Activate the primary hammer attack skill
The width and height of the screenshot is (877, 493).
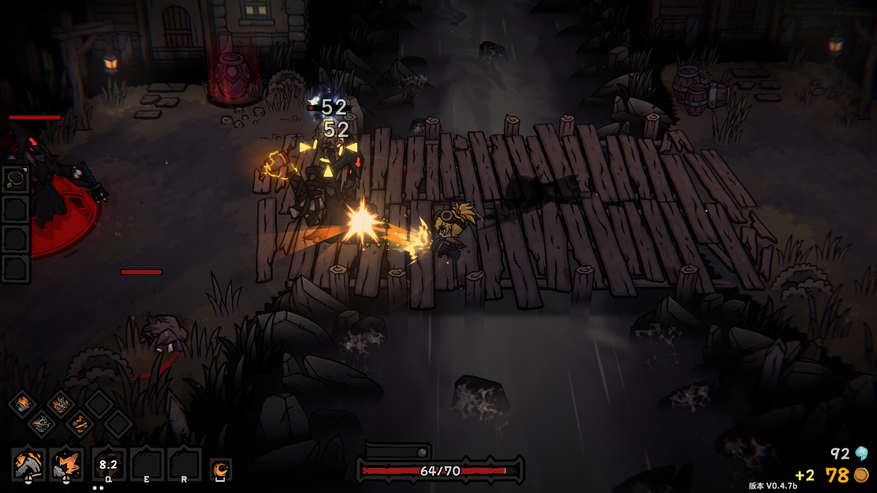point(28,464)
